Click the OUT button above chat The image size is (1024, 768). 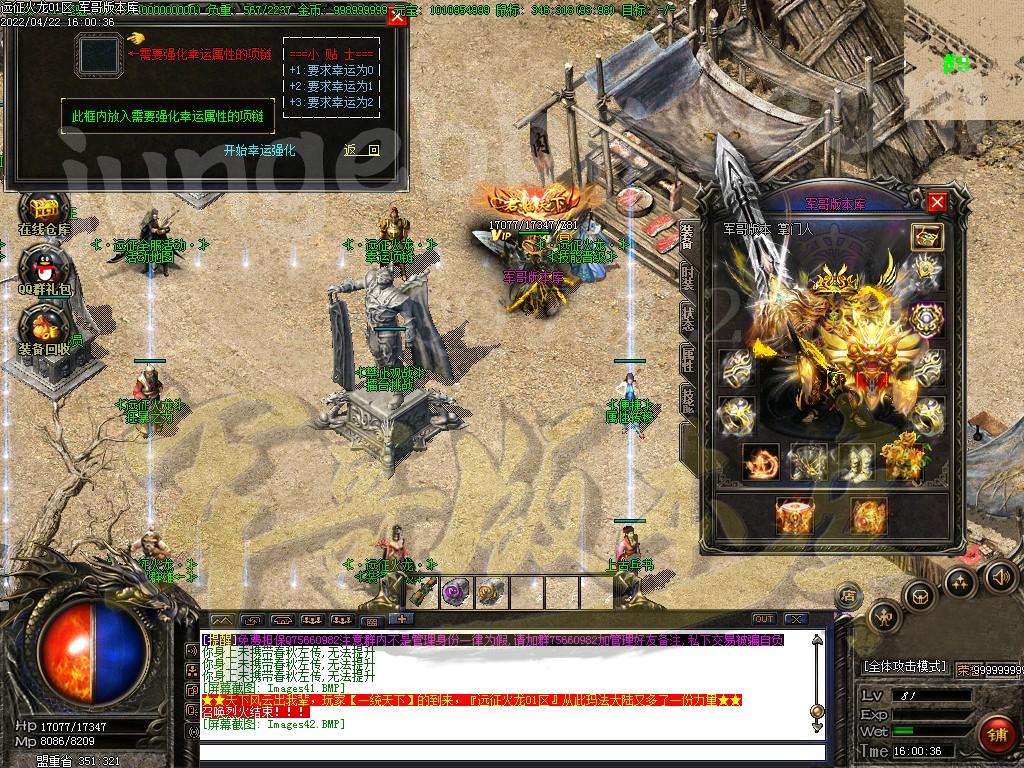pos(763,619)
